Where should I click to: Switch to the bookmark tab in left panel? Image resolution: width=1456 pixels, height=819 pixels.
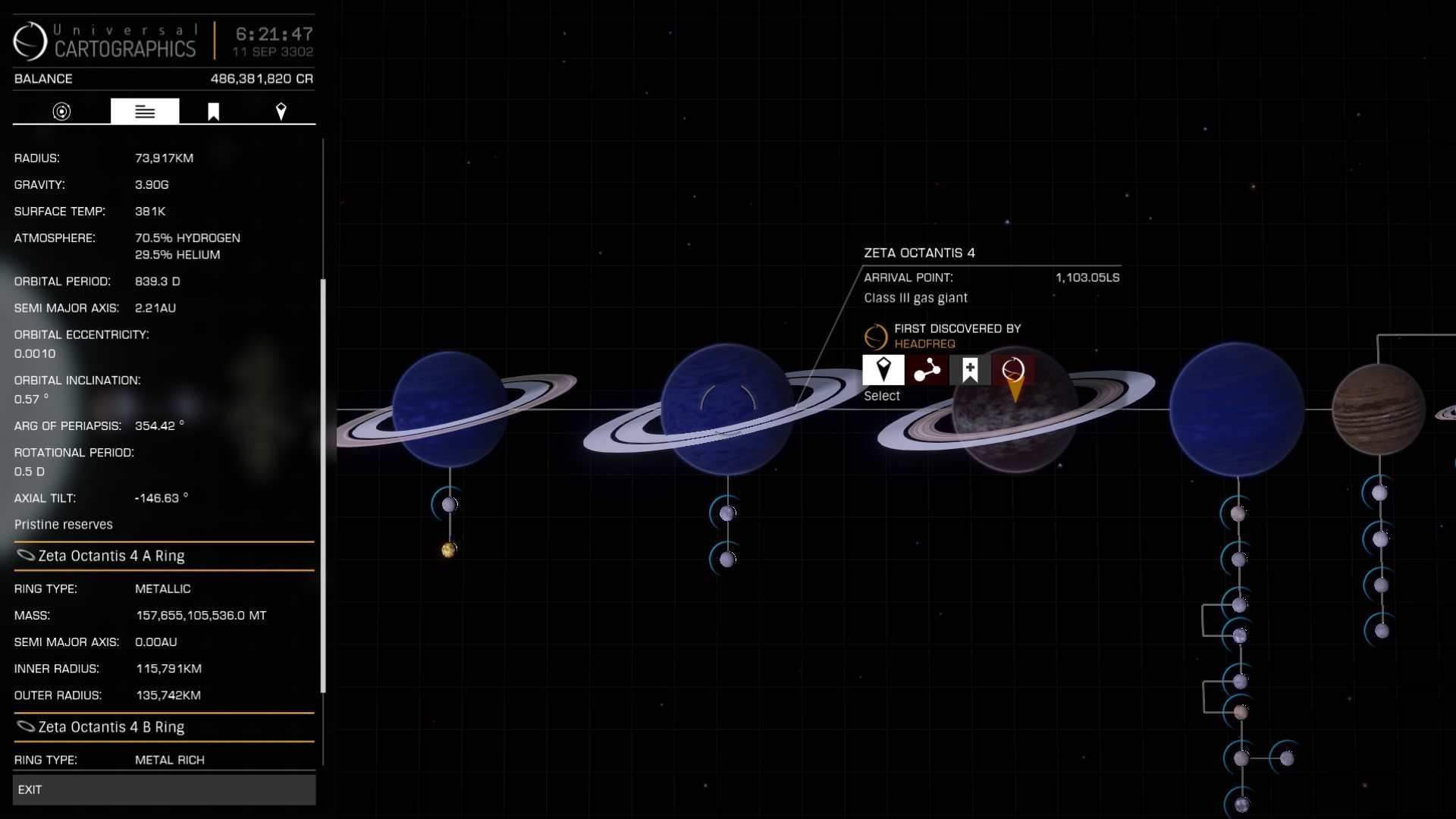click(x=213, y=111)
